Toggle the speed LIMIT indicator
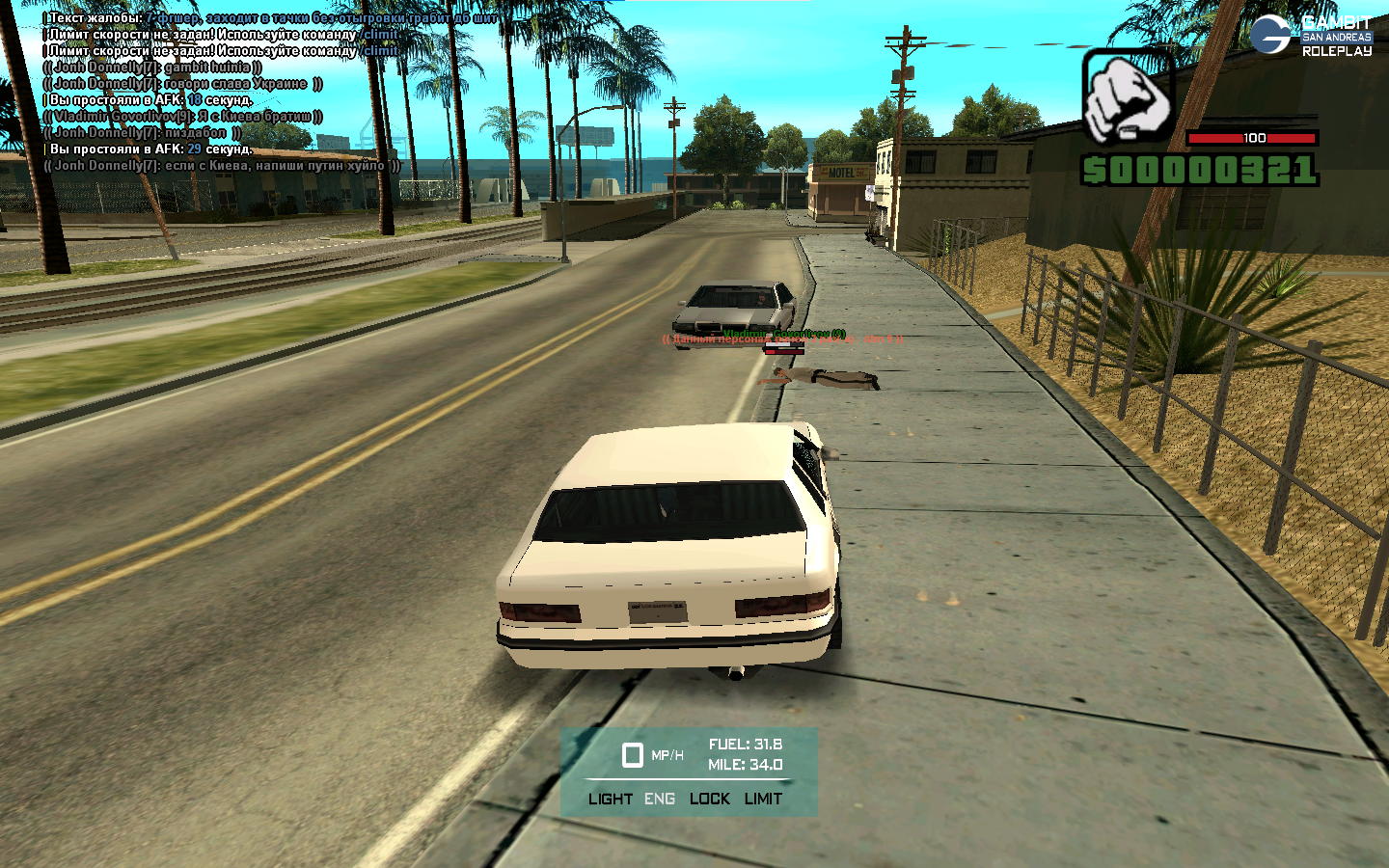The width and height of the screenshot is (1389, 868). [763, 799]
